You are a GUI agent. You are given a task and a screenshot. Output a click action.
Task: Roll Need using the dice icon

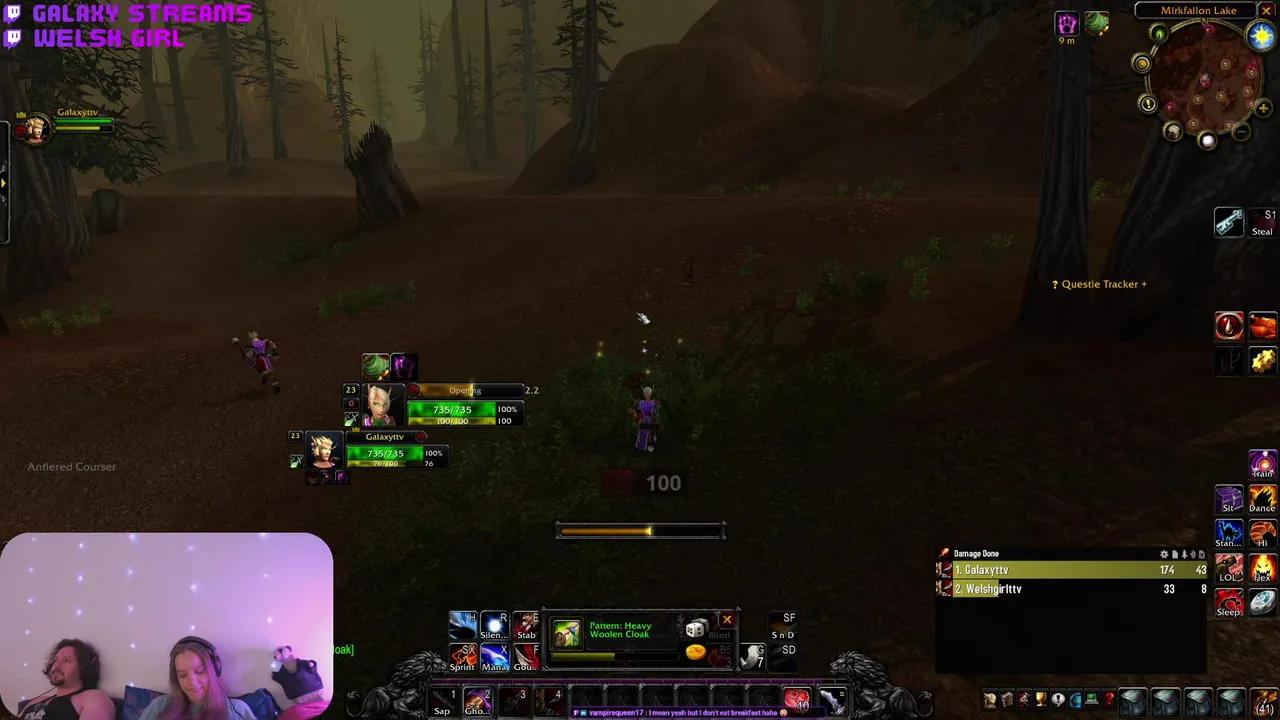(696, 628)
